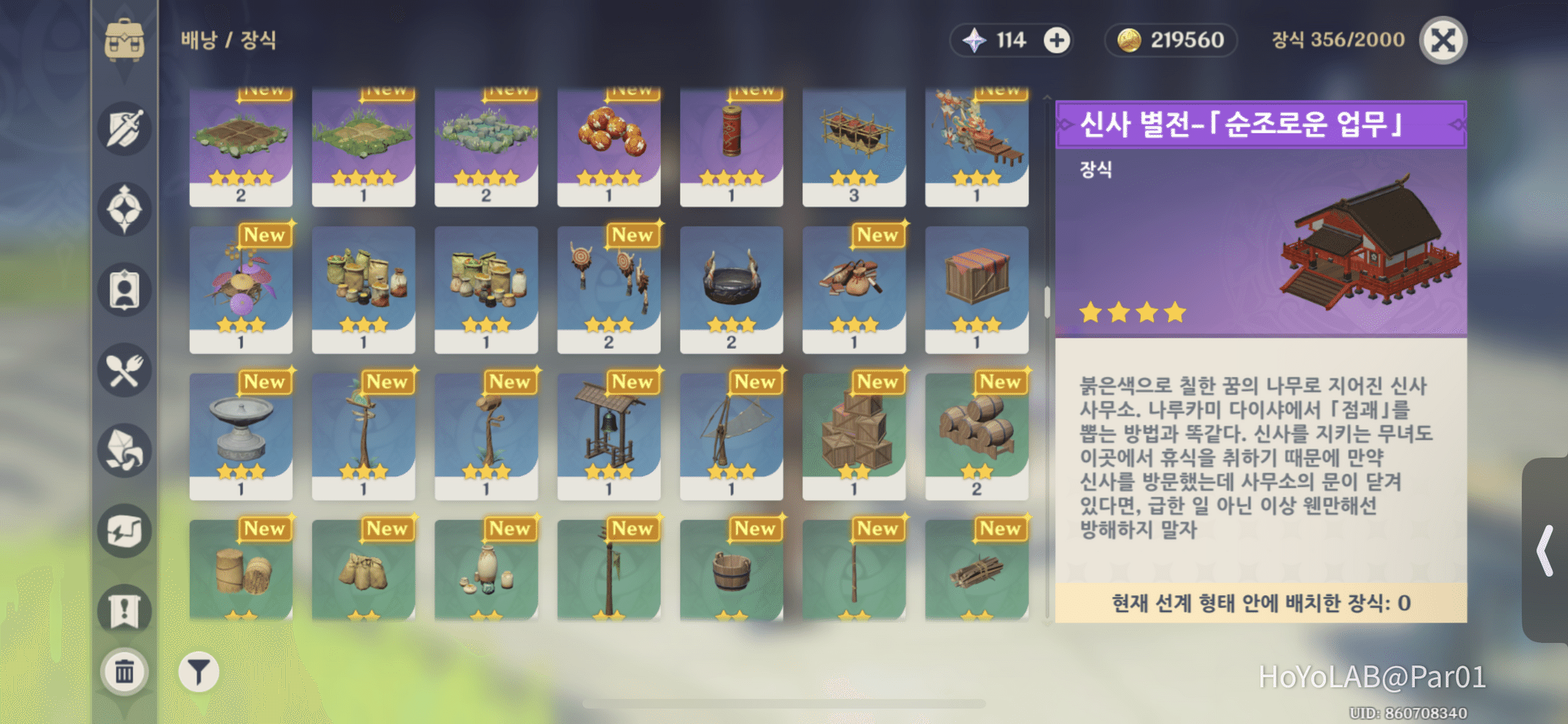Open the character card inventory icon
Screen dimensions: 1568x724
click(125, 287)
